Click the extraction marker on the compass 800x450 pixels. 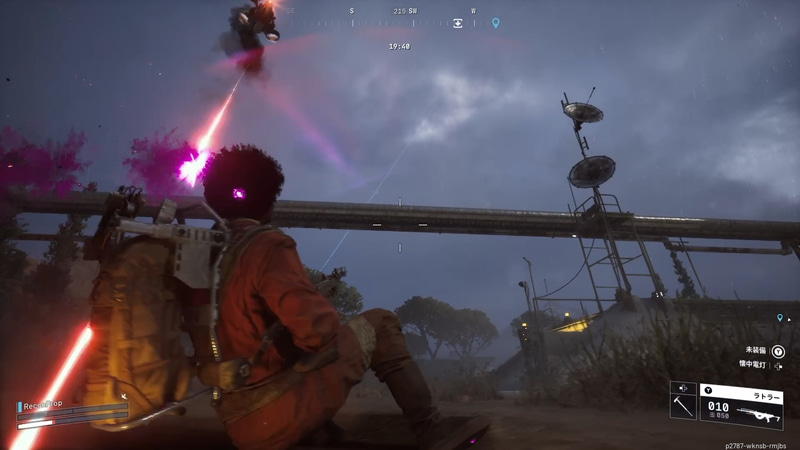[458, 23]
